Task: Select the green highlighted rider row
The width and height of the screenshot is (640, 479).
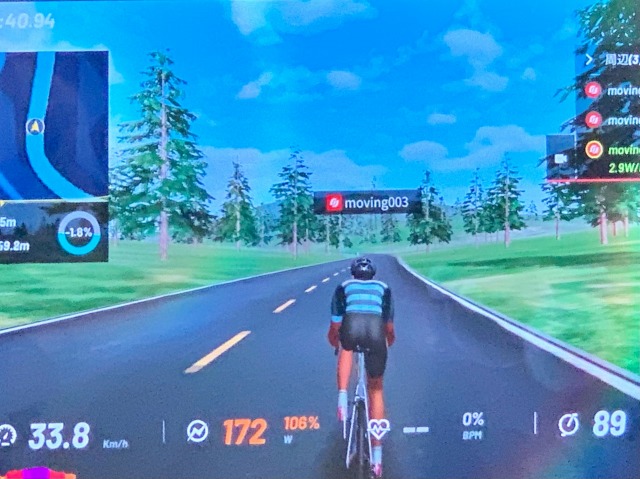Action: [x=612, y=150]
